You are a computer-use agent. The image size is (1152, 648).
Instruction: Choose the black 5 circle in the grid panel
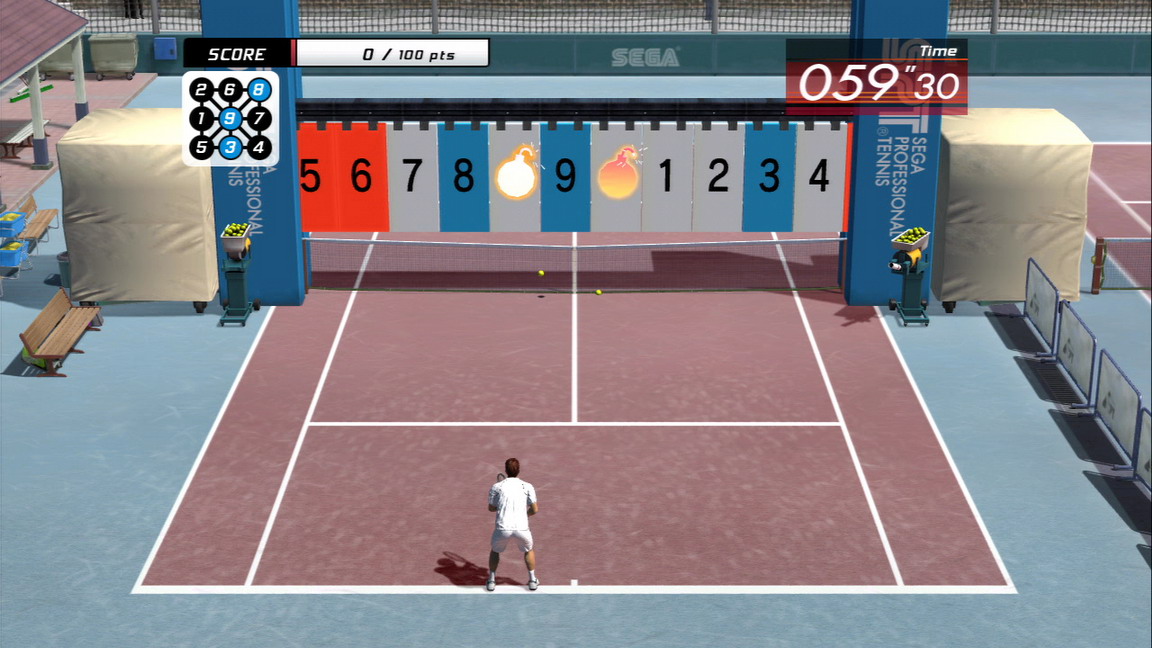201,148
